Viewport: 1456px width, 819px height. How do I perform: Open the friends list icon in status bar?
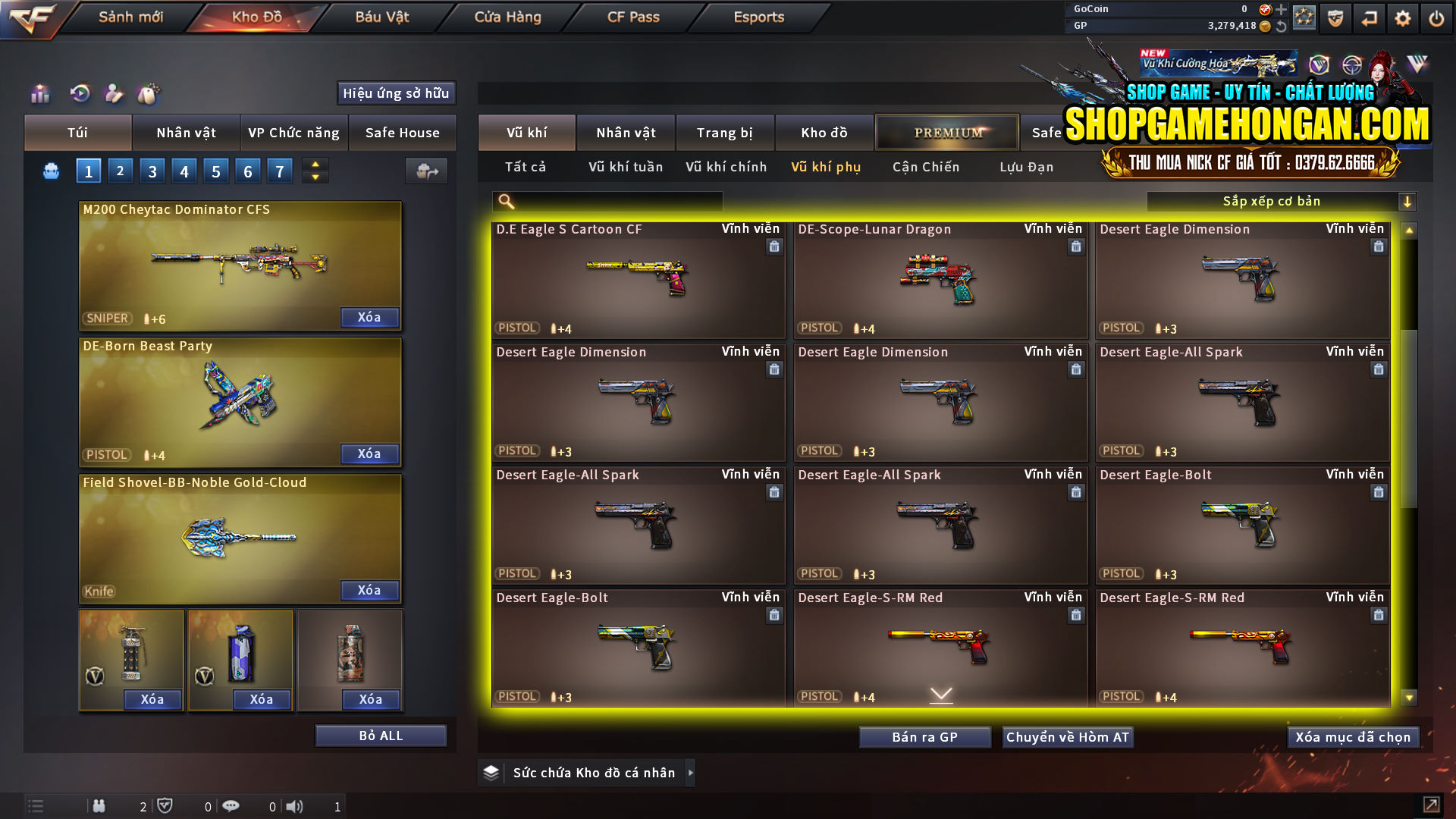(x=99, y=806)
